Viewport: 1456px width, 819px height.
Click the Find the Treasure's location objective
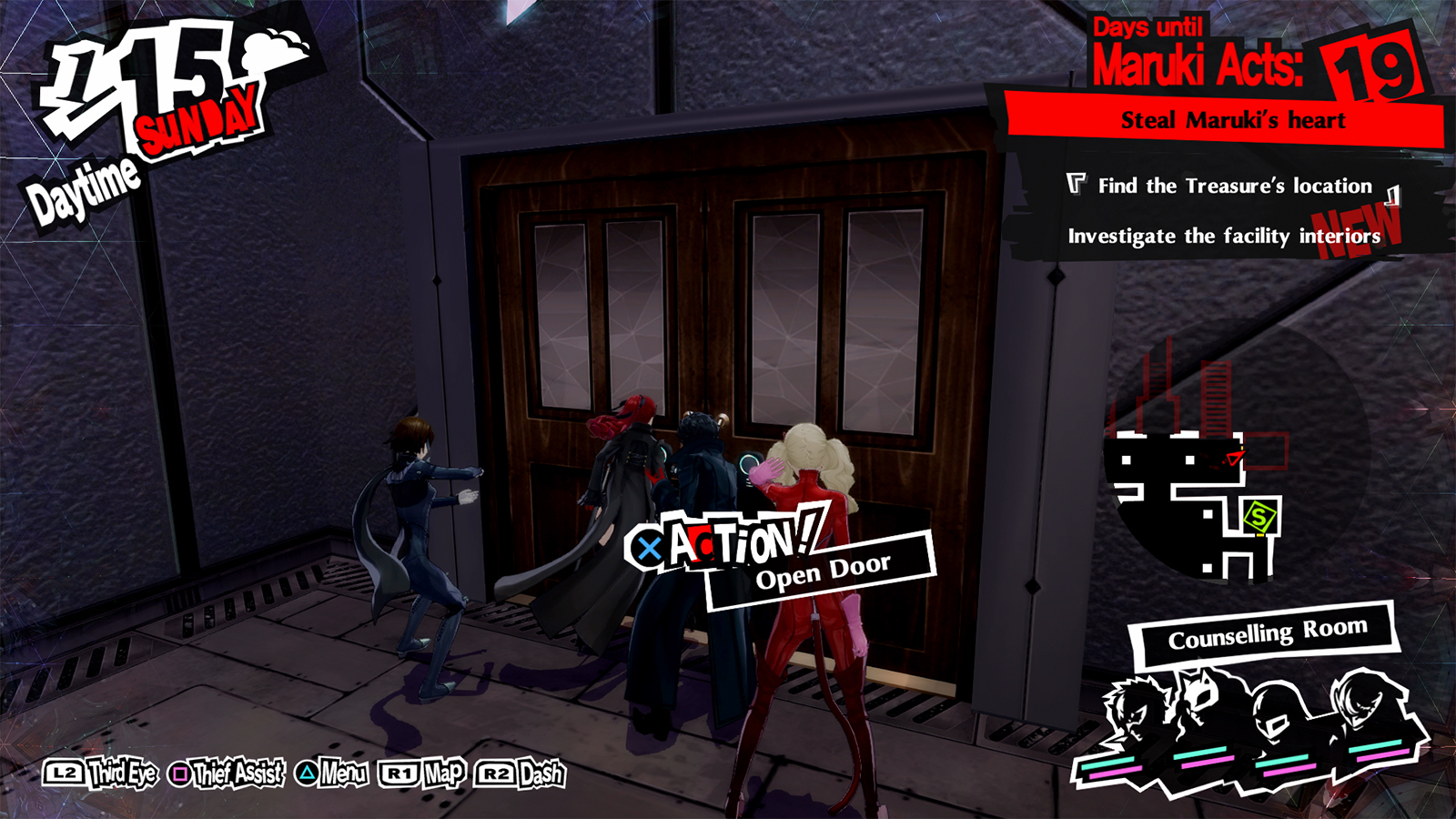(1233, 186)
